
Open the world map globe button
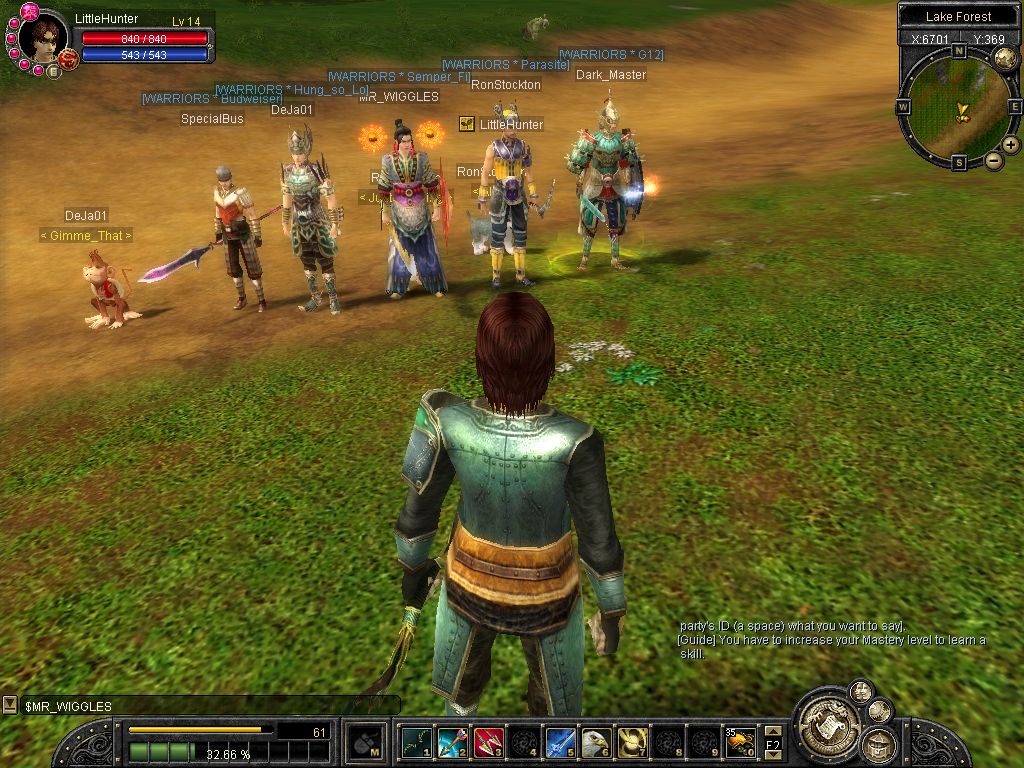[x=1004, y=58]
